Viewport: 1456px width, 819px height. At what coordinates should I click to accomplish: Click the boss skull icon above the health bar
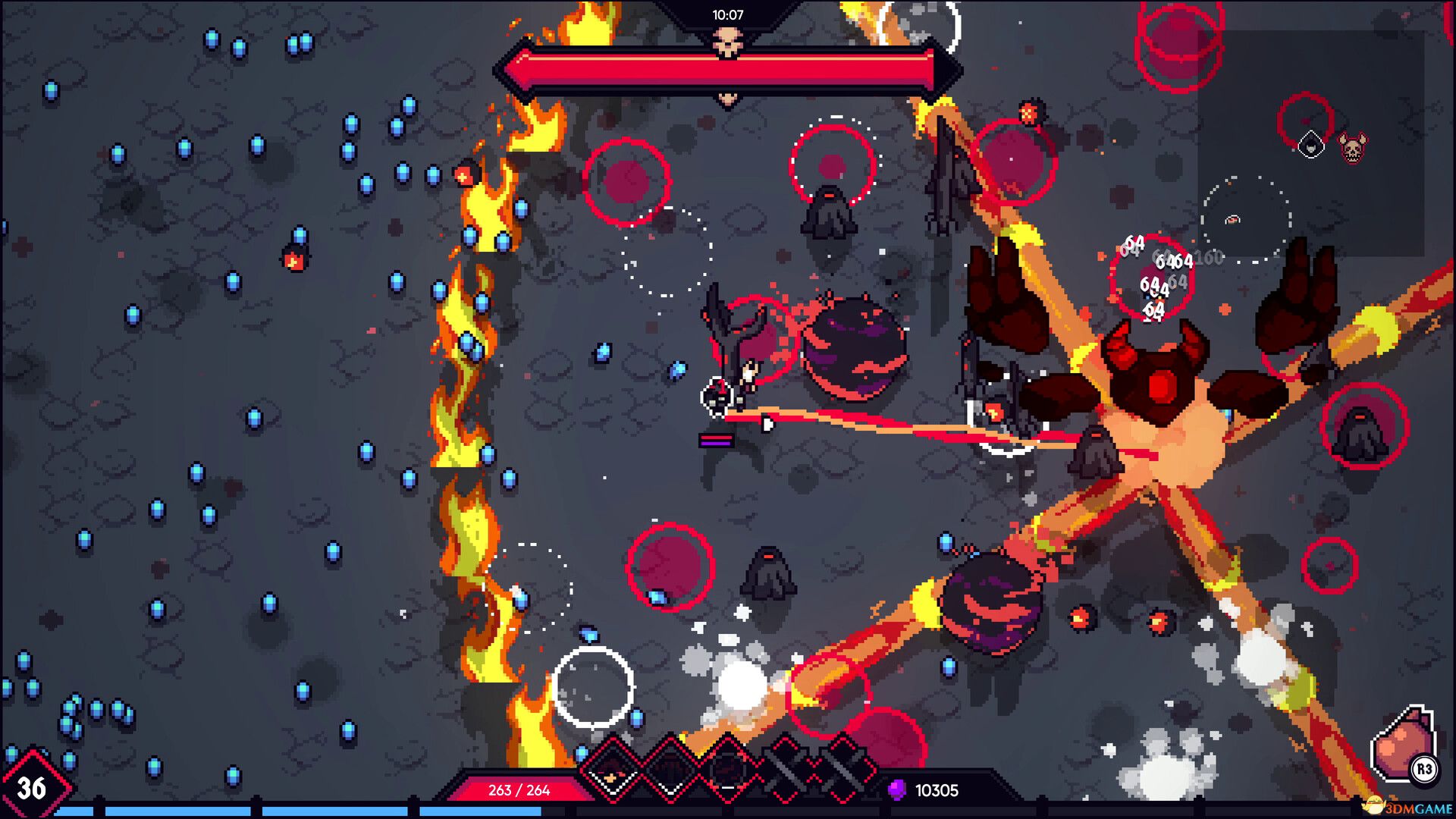pos(728,38)
